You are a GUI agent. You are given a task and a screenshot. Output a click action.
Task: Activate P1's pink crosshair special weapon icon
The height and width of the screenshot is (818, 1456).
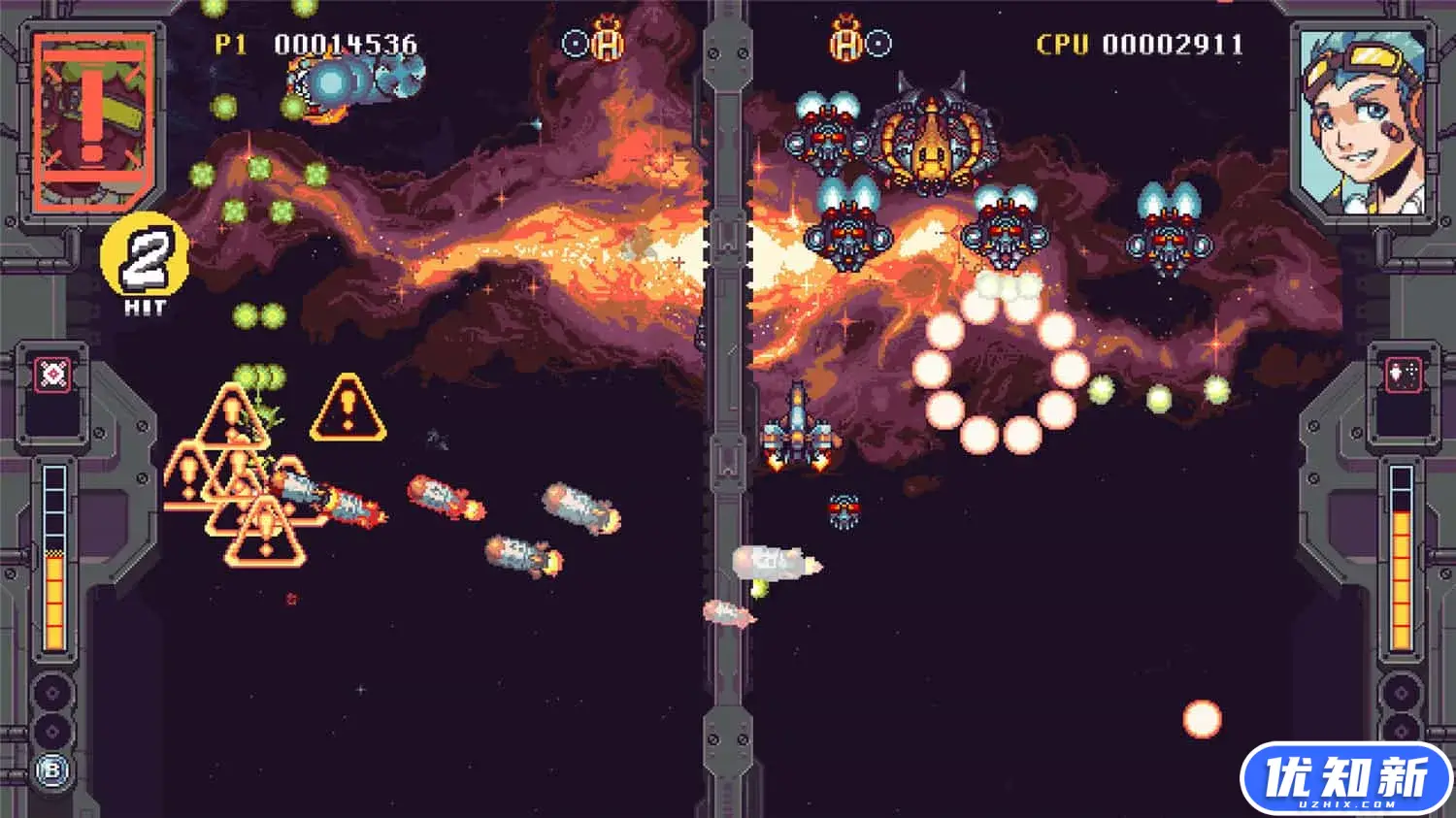pyautogui.click(x=52, y=375)
